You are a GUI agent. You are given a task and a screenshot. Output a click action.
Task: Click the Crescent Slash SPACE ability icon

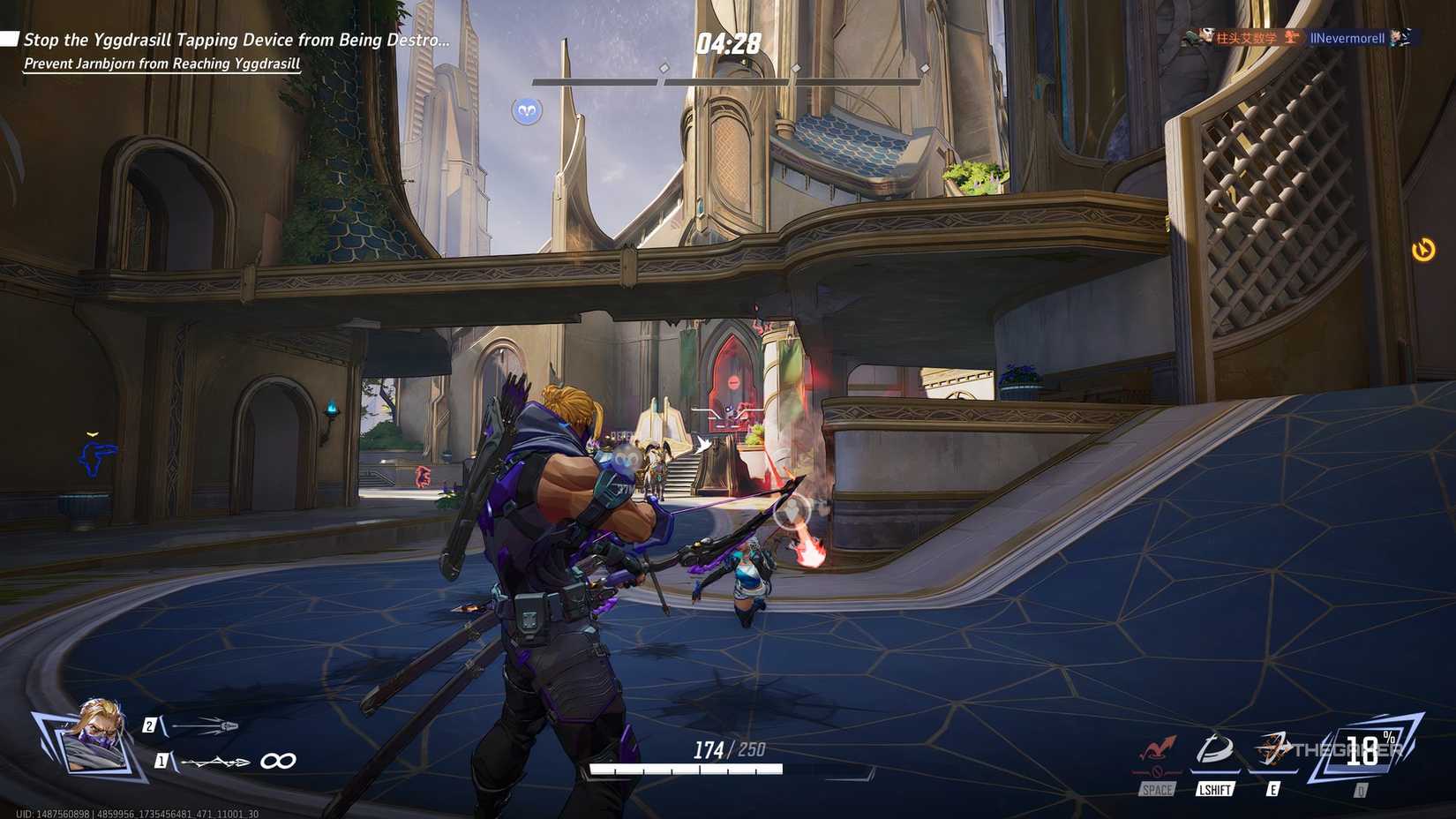(x=1158, y=750)
